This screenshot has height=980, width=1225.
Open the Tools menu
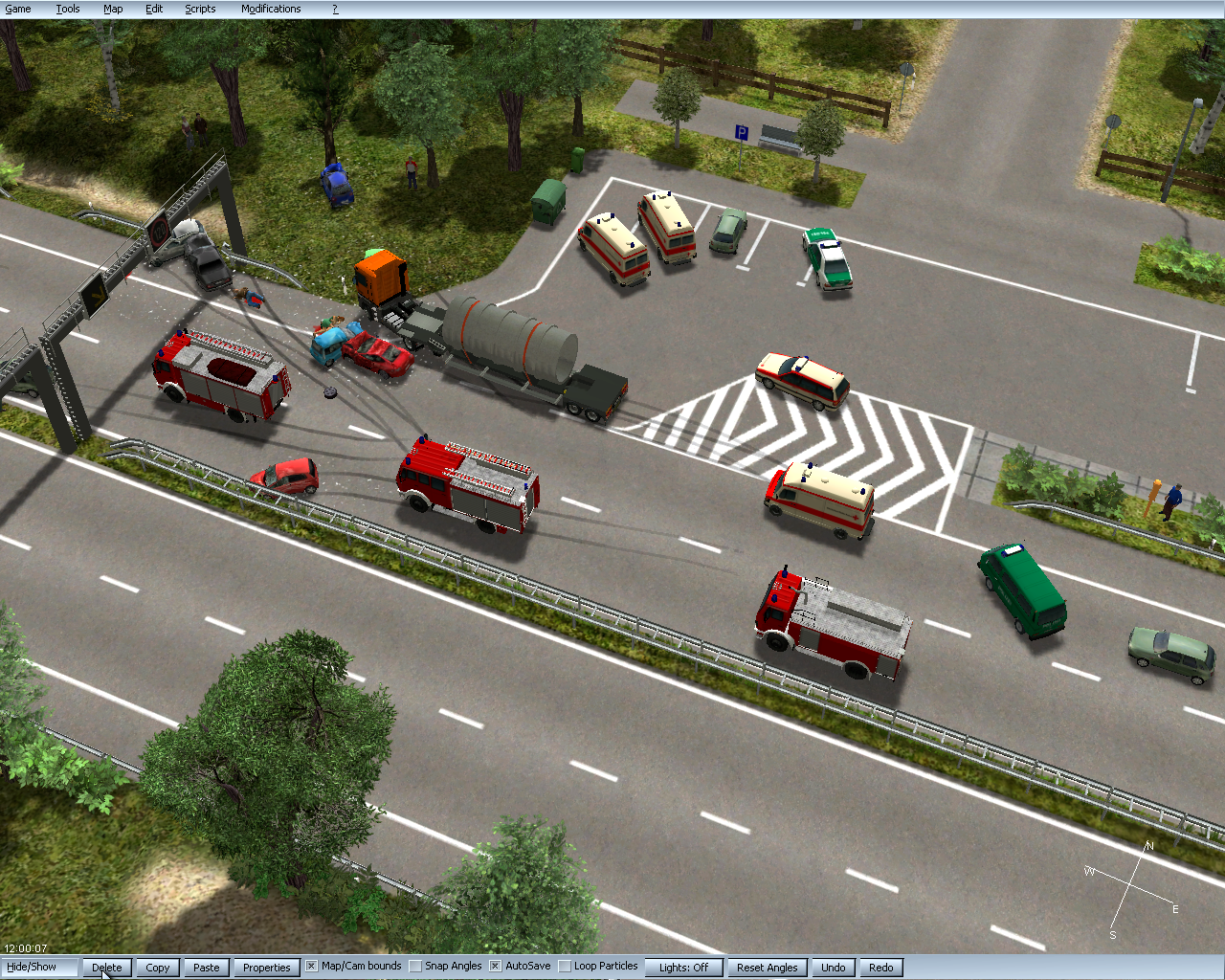coord(67,9)
